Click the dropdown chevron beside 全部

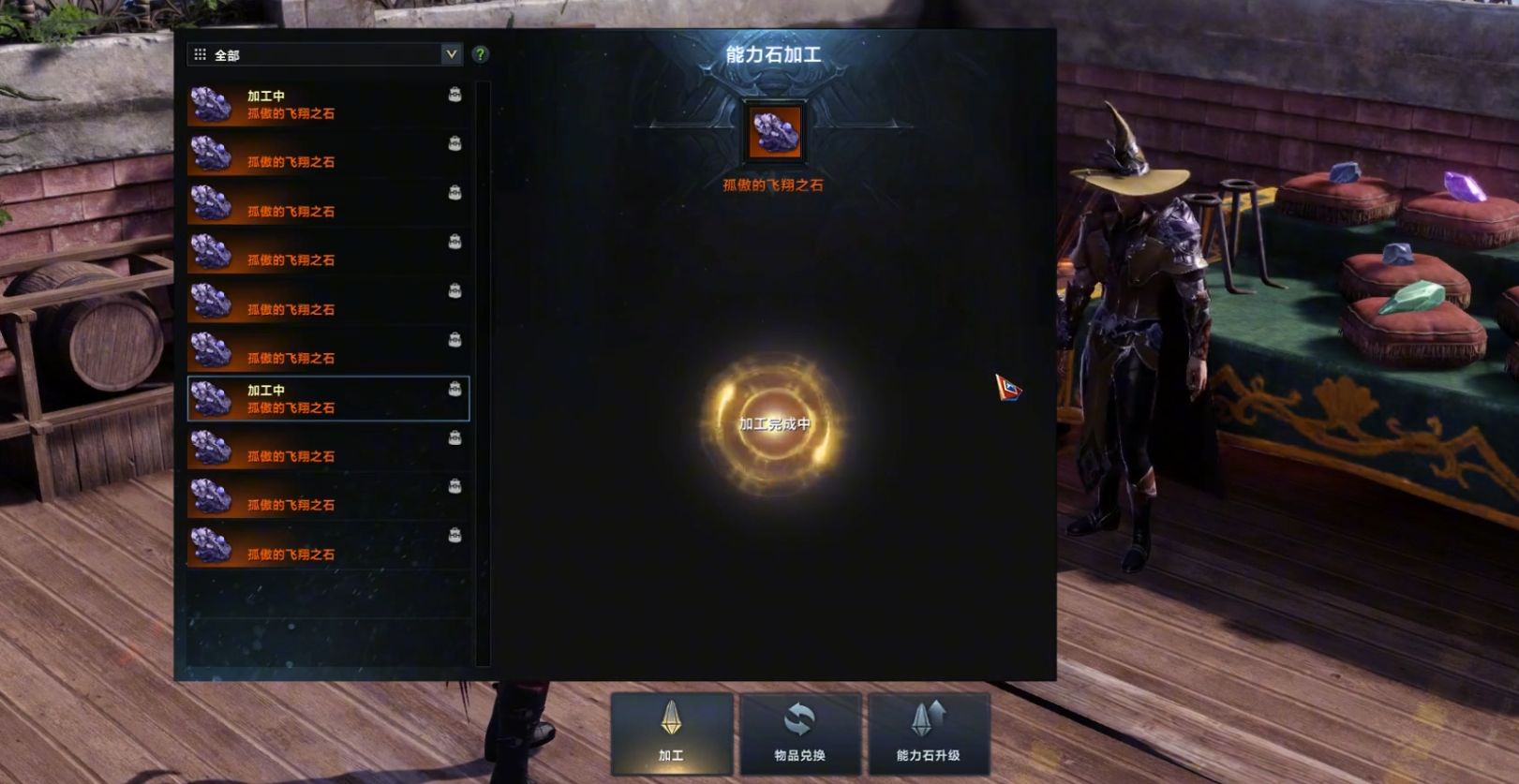[x=453, y=54]
